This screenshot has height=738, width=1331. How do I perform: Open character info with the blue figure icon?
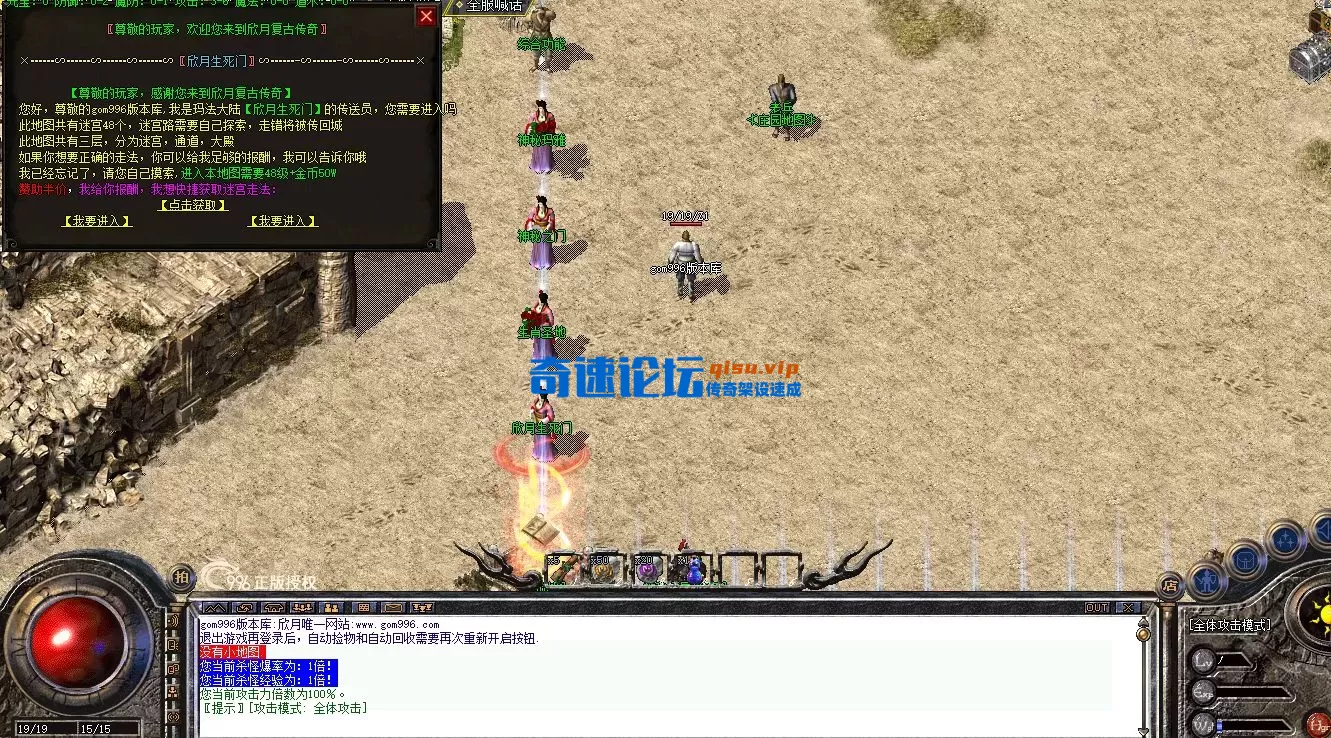(1205, 578)
